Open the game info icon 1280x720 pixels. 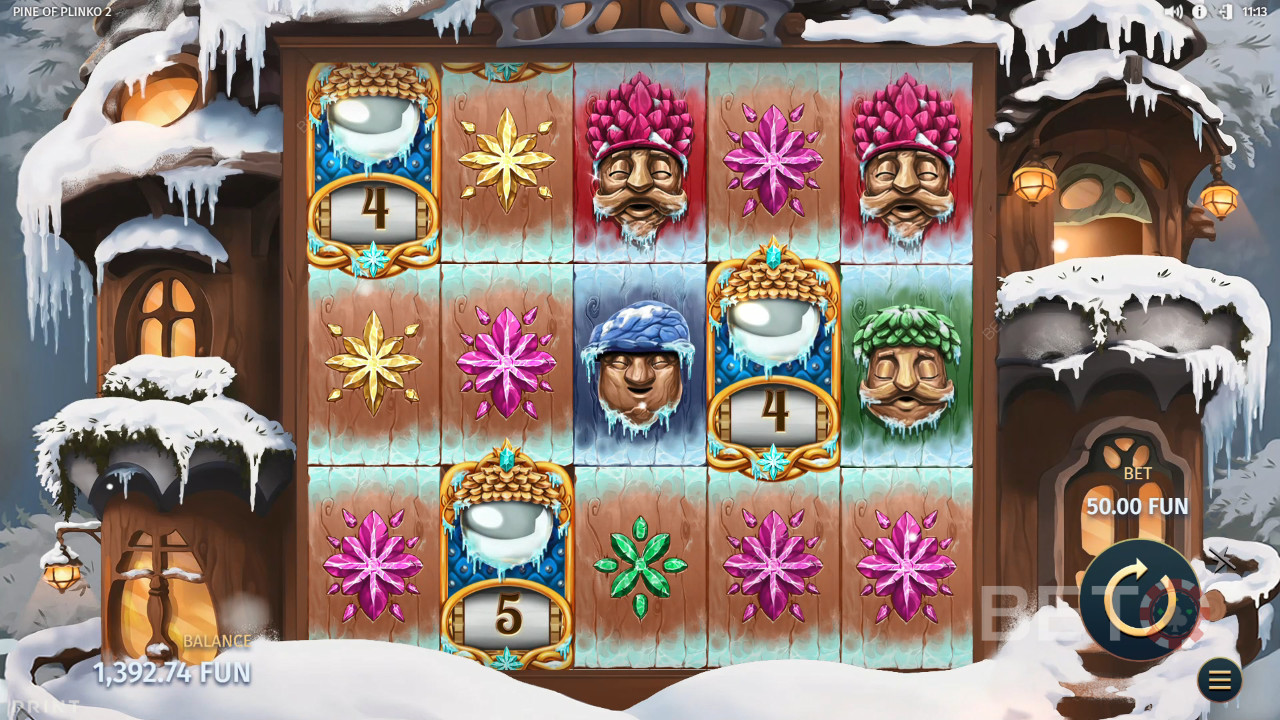click(x=1199, y=12)
